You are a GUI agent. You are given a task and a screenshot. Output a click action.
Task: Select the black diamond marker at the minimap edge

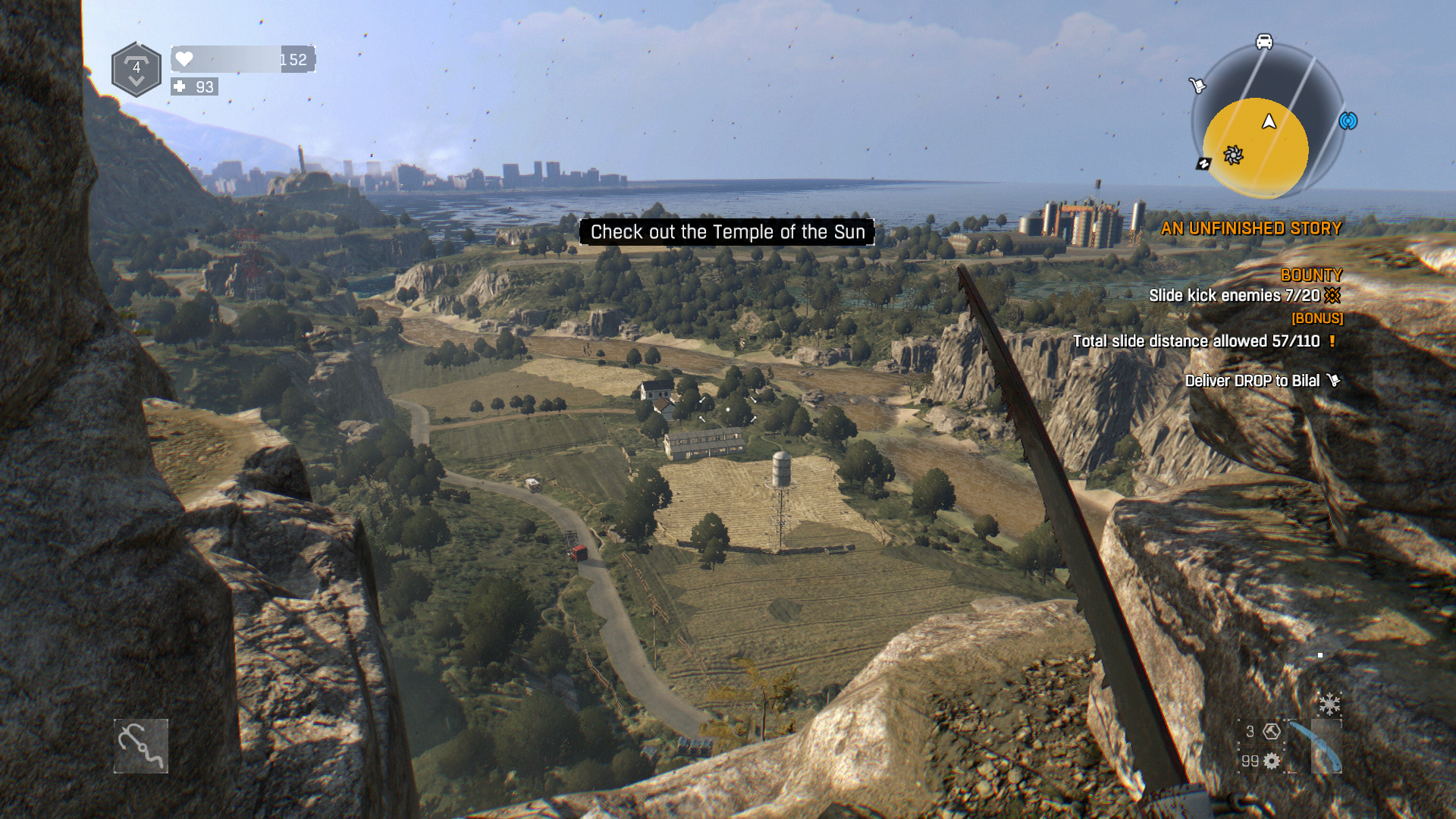(x=1203, y=164)
